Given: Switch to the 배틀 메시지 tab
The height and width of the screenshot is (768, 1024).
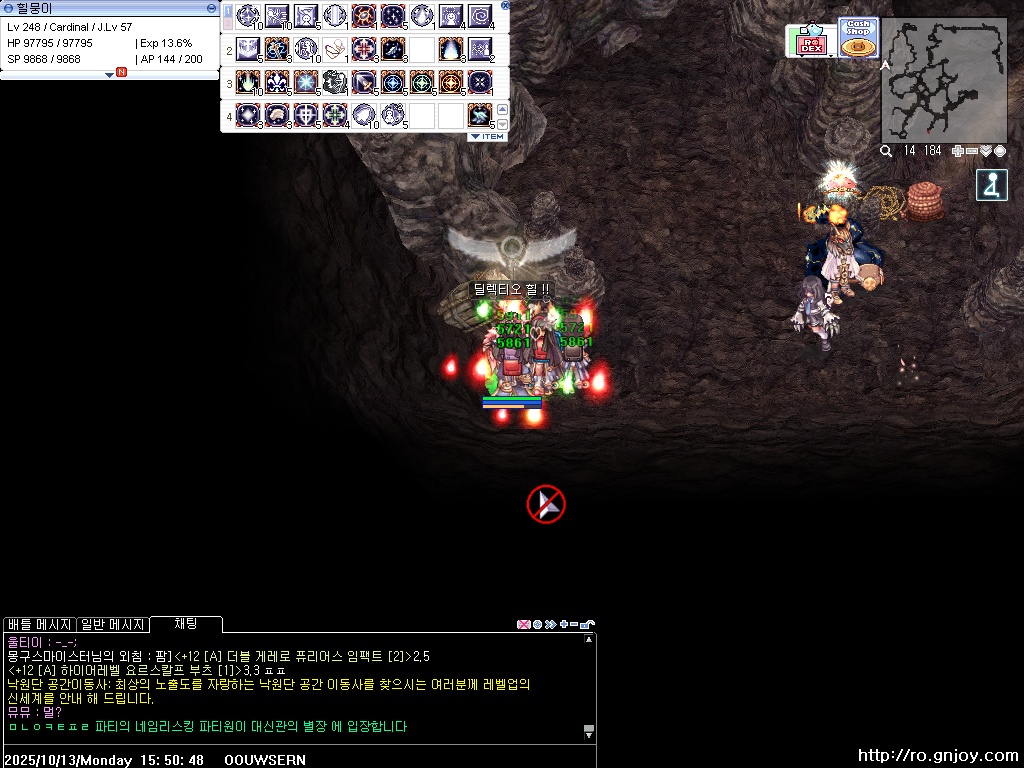Looking at the screenshot, I should click(39, 624).
